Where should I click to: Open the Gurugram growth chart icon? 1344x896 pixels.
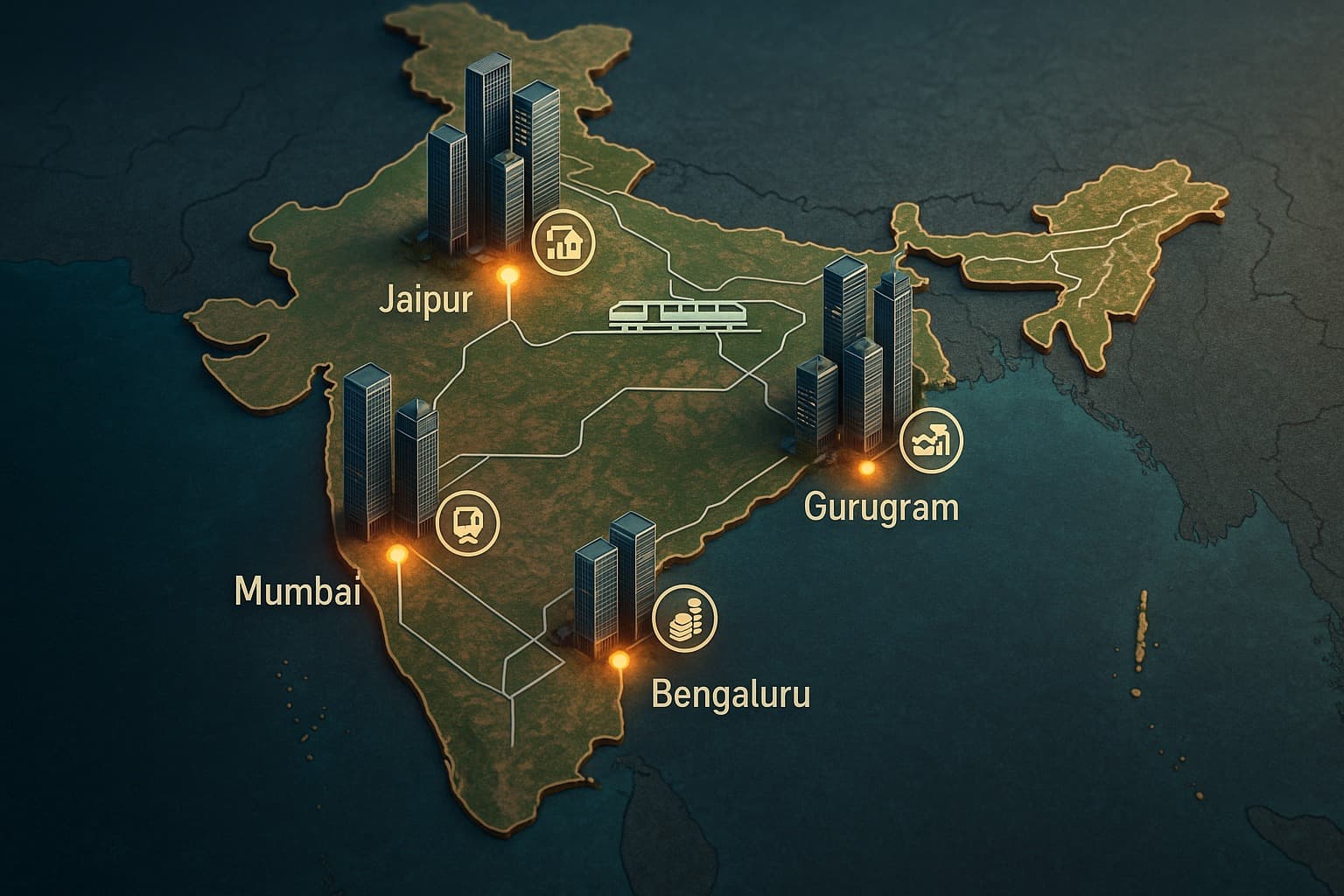tap(930, 440)
